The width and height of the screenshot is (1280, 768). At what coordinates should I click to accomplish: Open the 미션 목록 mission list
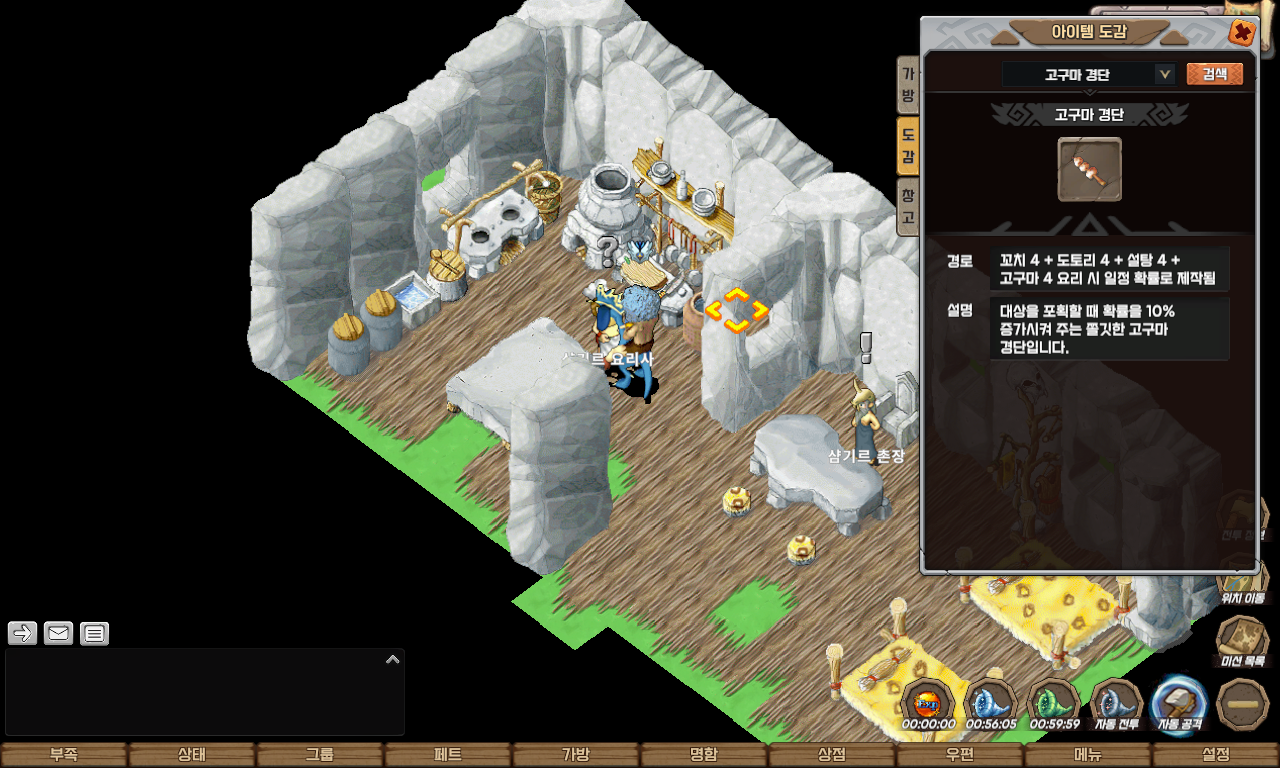pos(1242,642)
